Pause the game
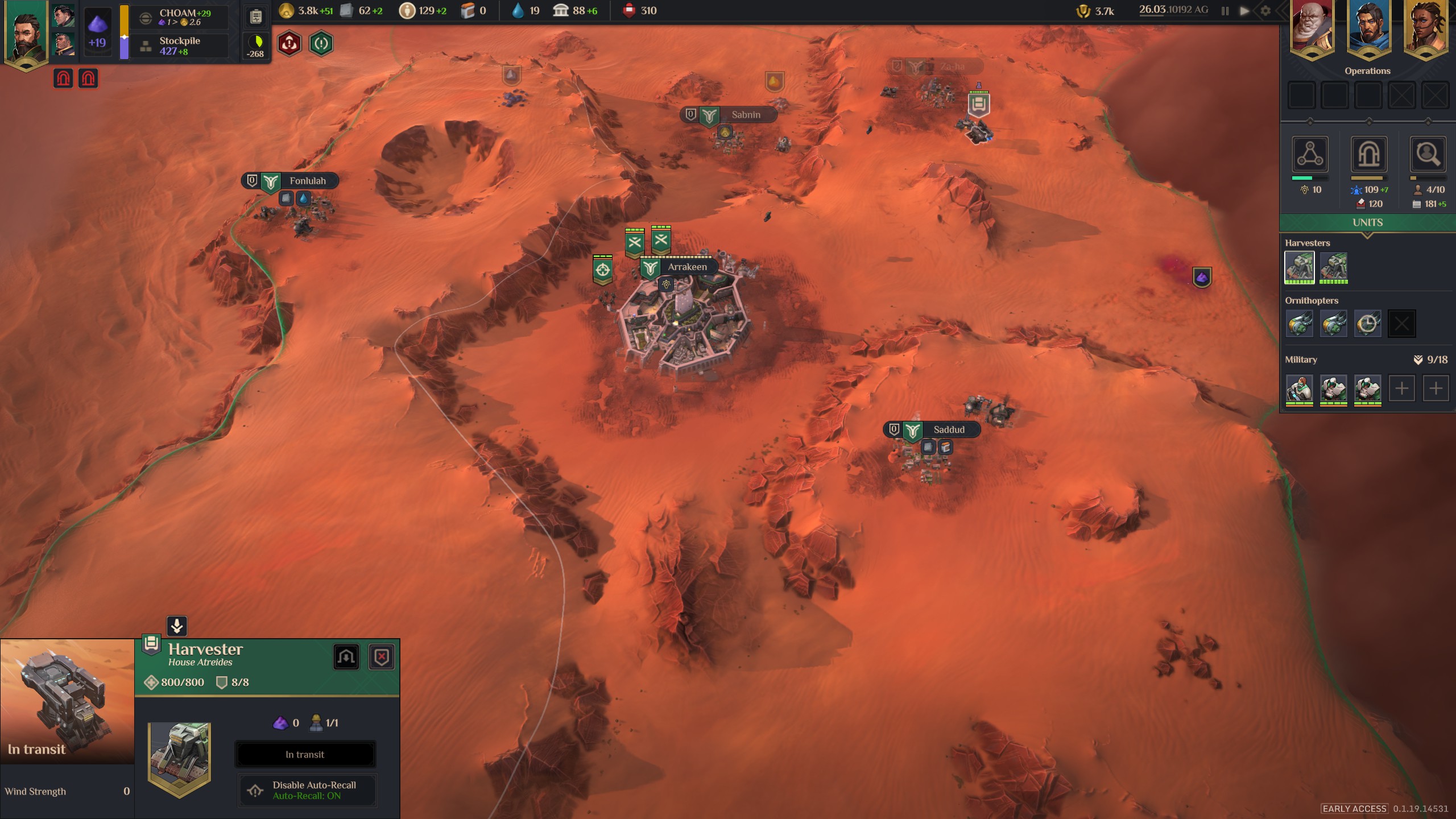 [x=1225, y=11]
